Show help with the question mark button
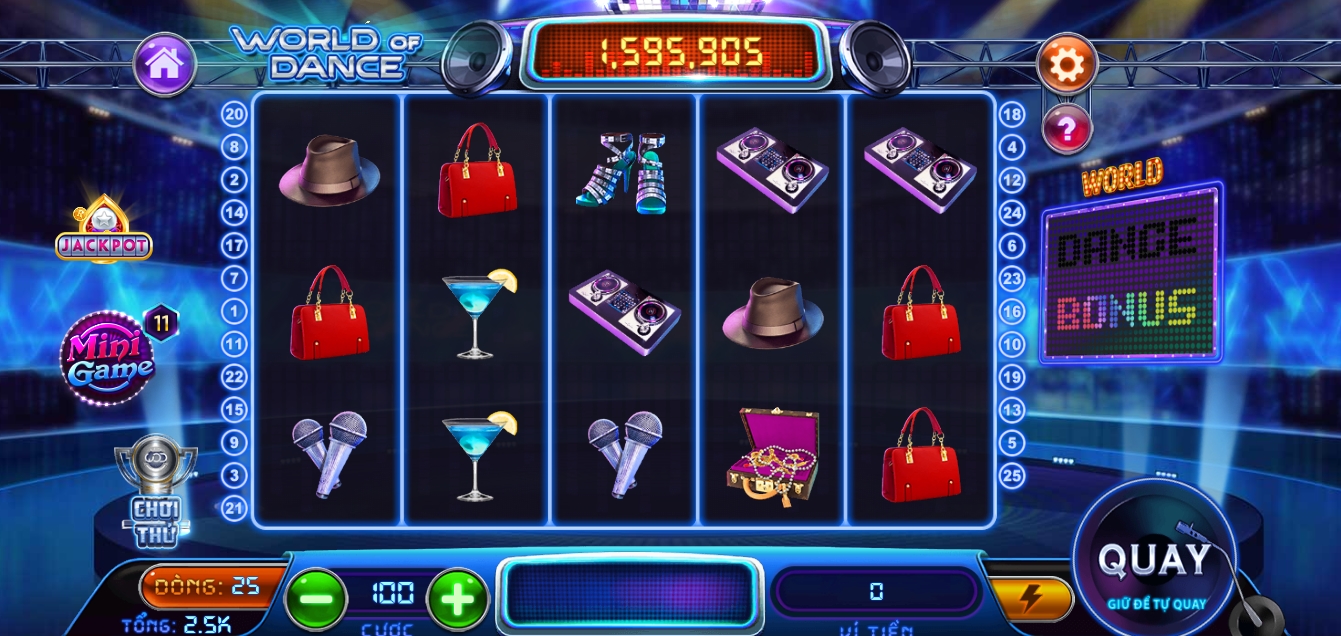Viewport: 1341px width, 636px height. tap(1066, 129)
